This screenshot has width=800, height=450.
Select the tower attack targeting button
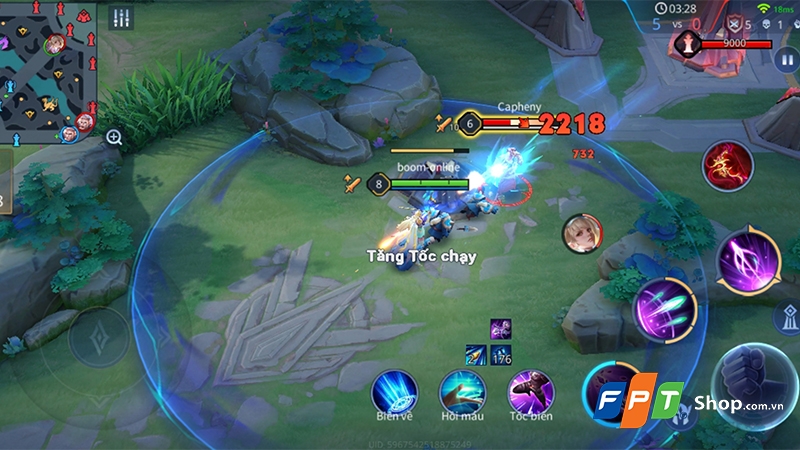pos(786,320)
